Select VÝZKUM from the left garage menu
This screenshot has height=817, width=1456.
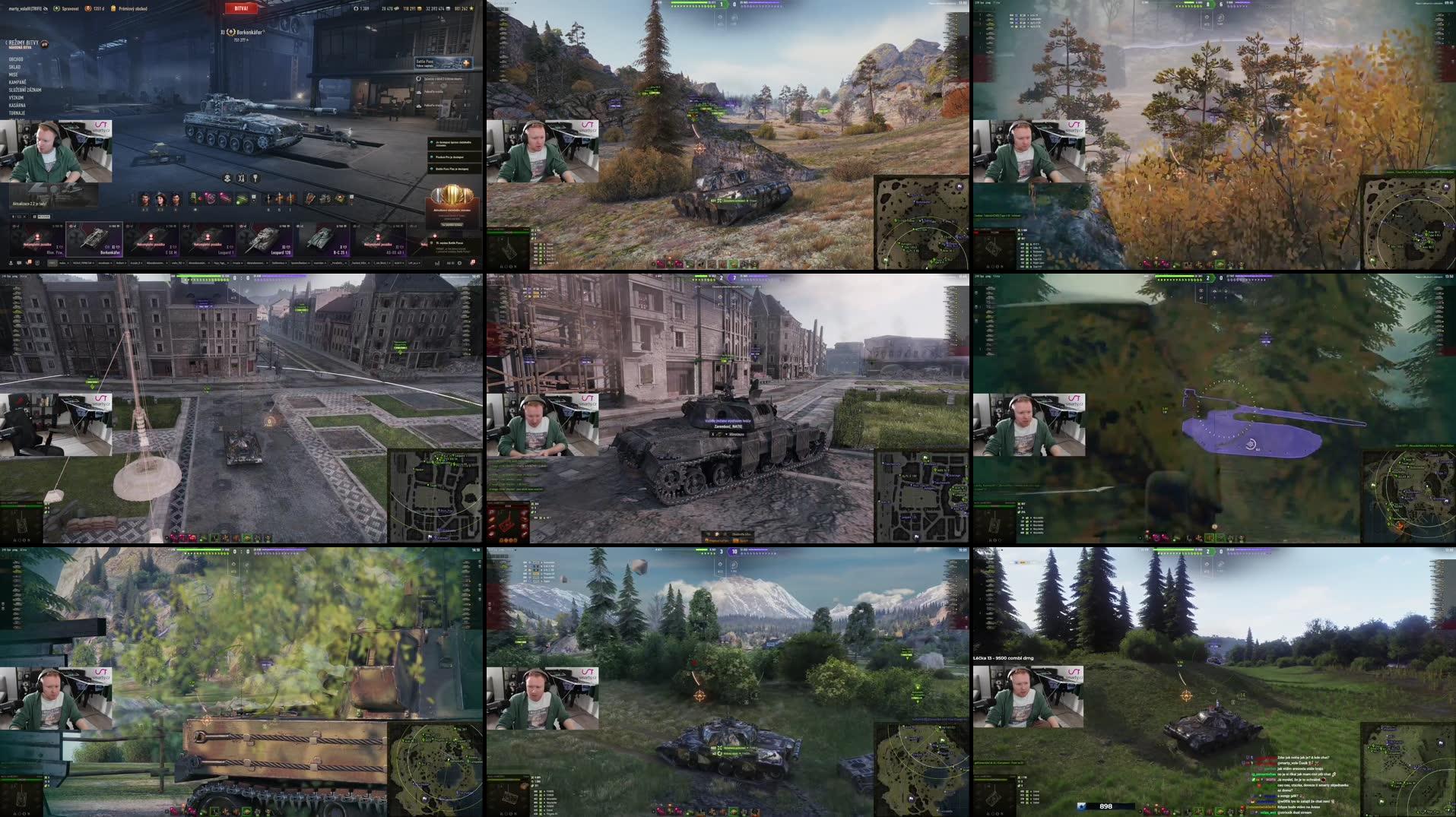point(16,98)
